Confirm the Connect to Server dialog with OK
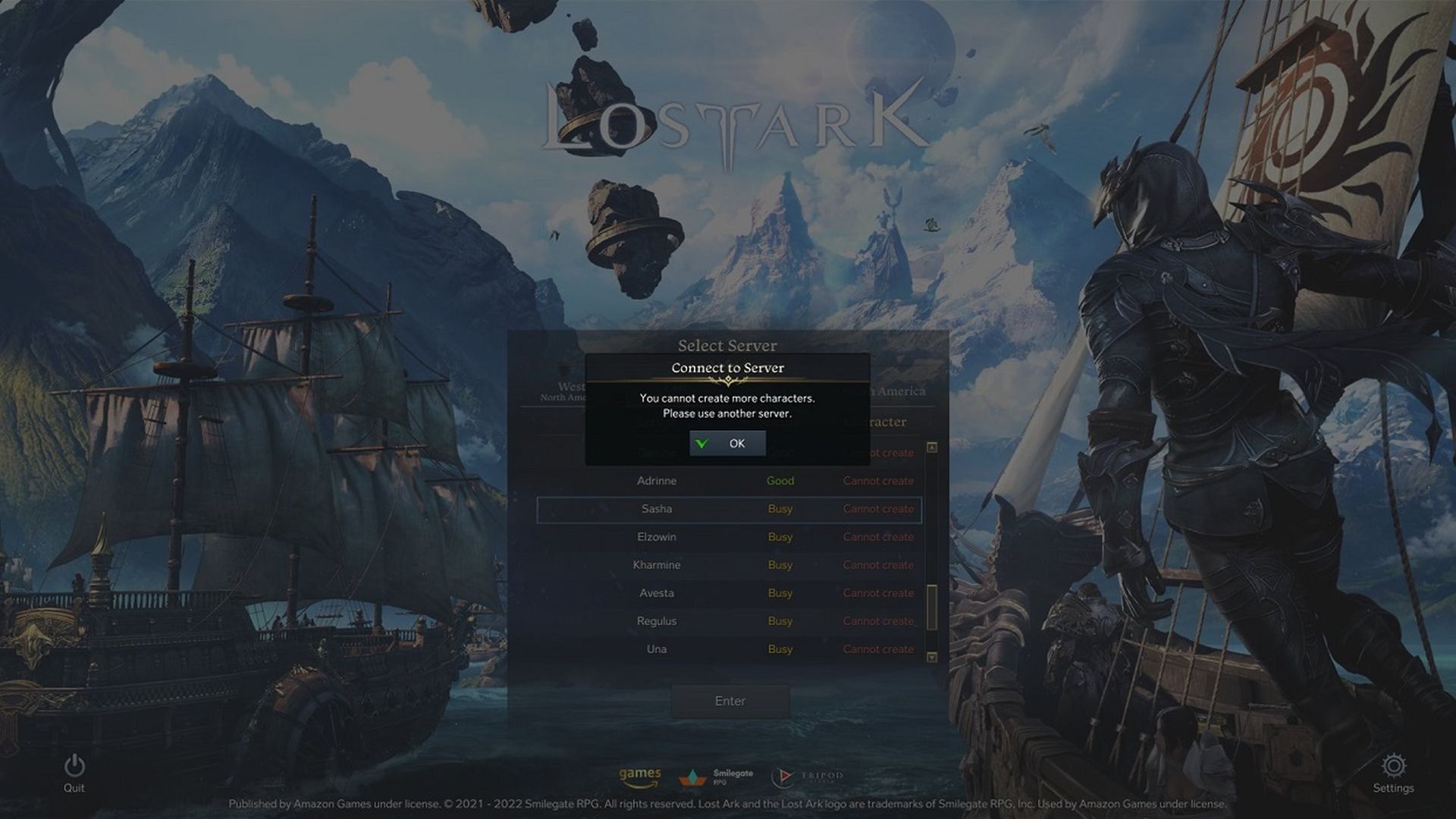 [727, 444]
